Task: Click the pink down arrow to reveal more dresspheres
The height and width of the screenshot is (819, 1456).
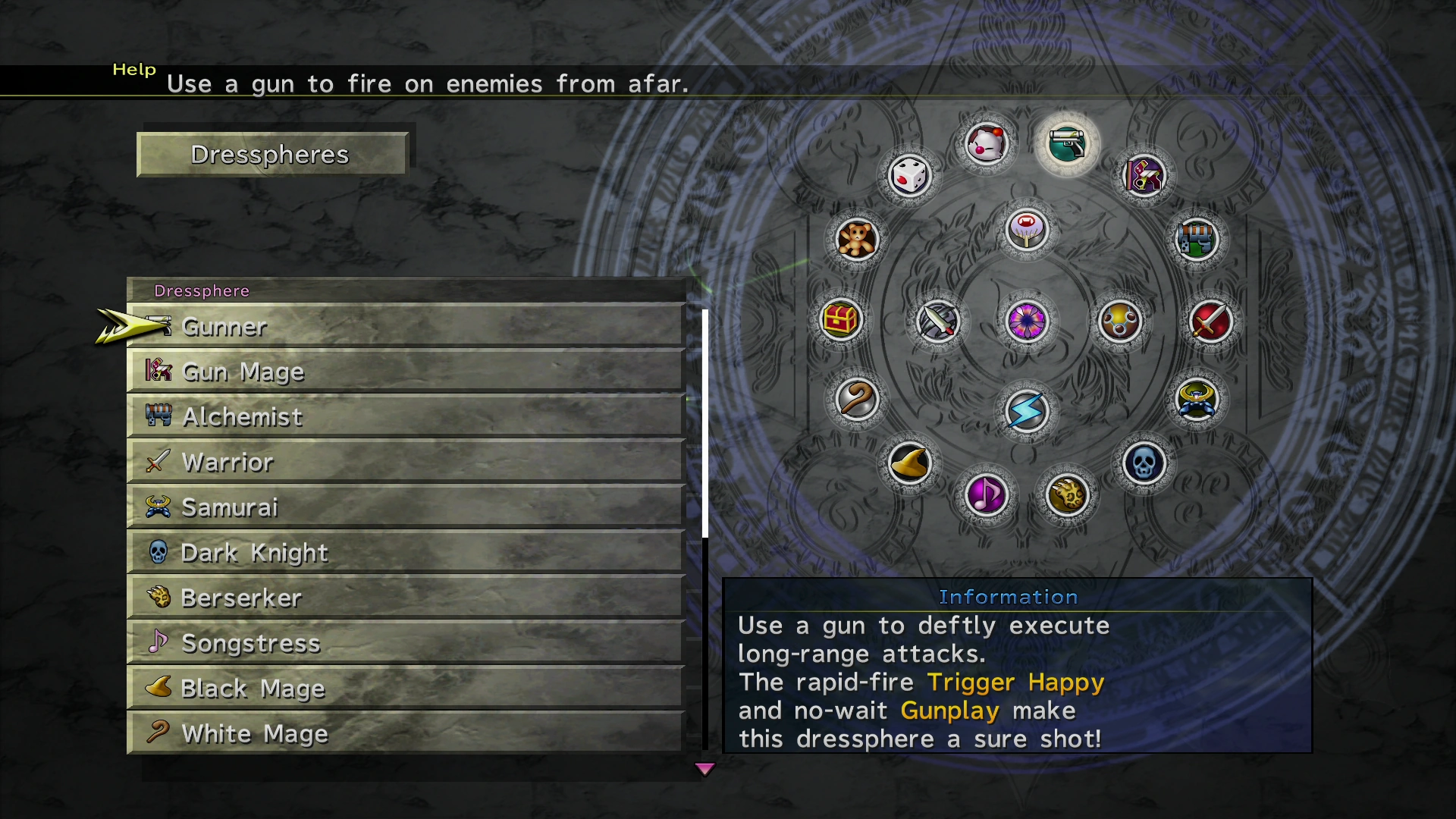Action: pyautogui.click(x=704, y=768)
